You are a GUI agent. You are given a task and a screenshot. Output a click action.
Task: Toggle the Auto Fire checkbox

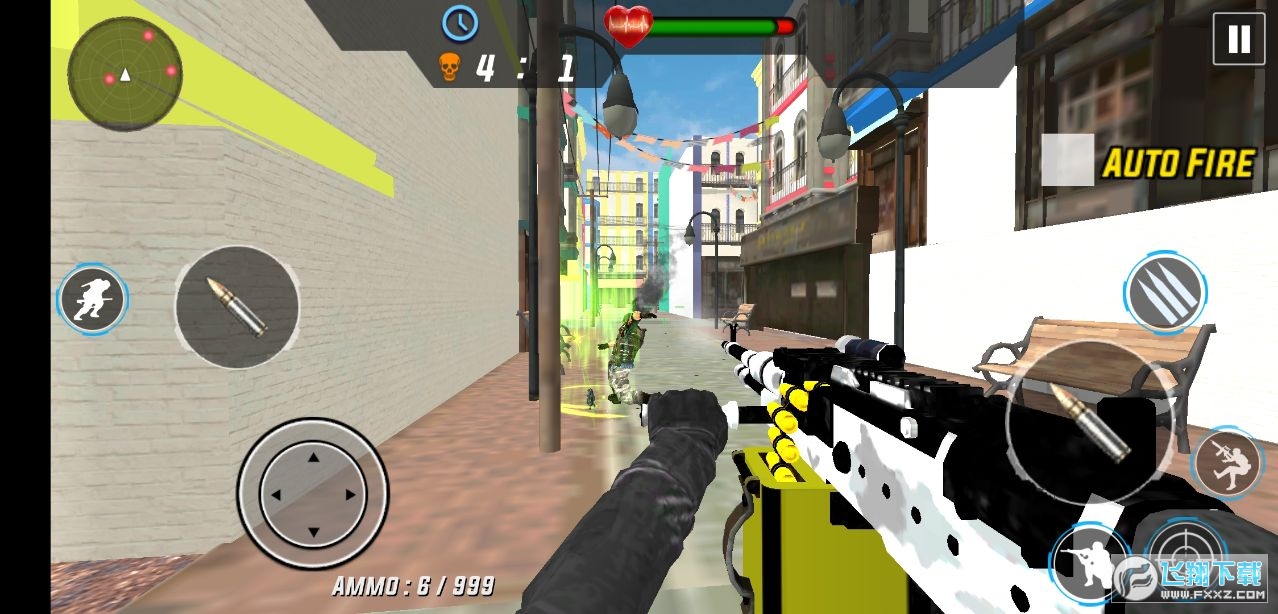[1068, 160]
